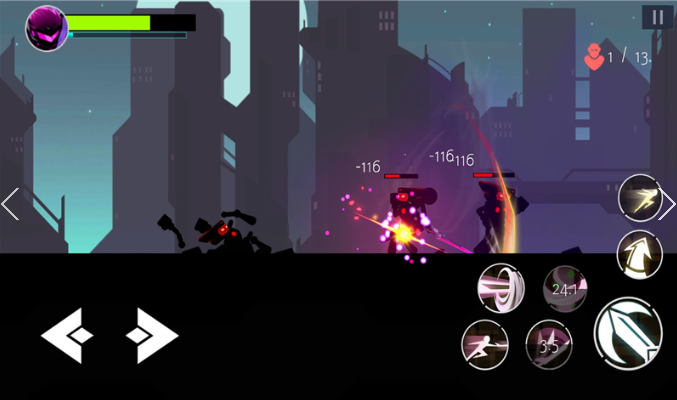Activate the whirlwind spiral skill
Screen dimensions: 677x400
(x=500, y=287)
